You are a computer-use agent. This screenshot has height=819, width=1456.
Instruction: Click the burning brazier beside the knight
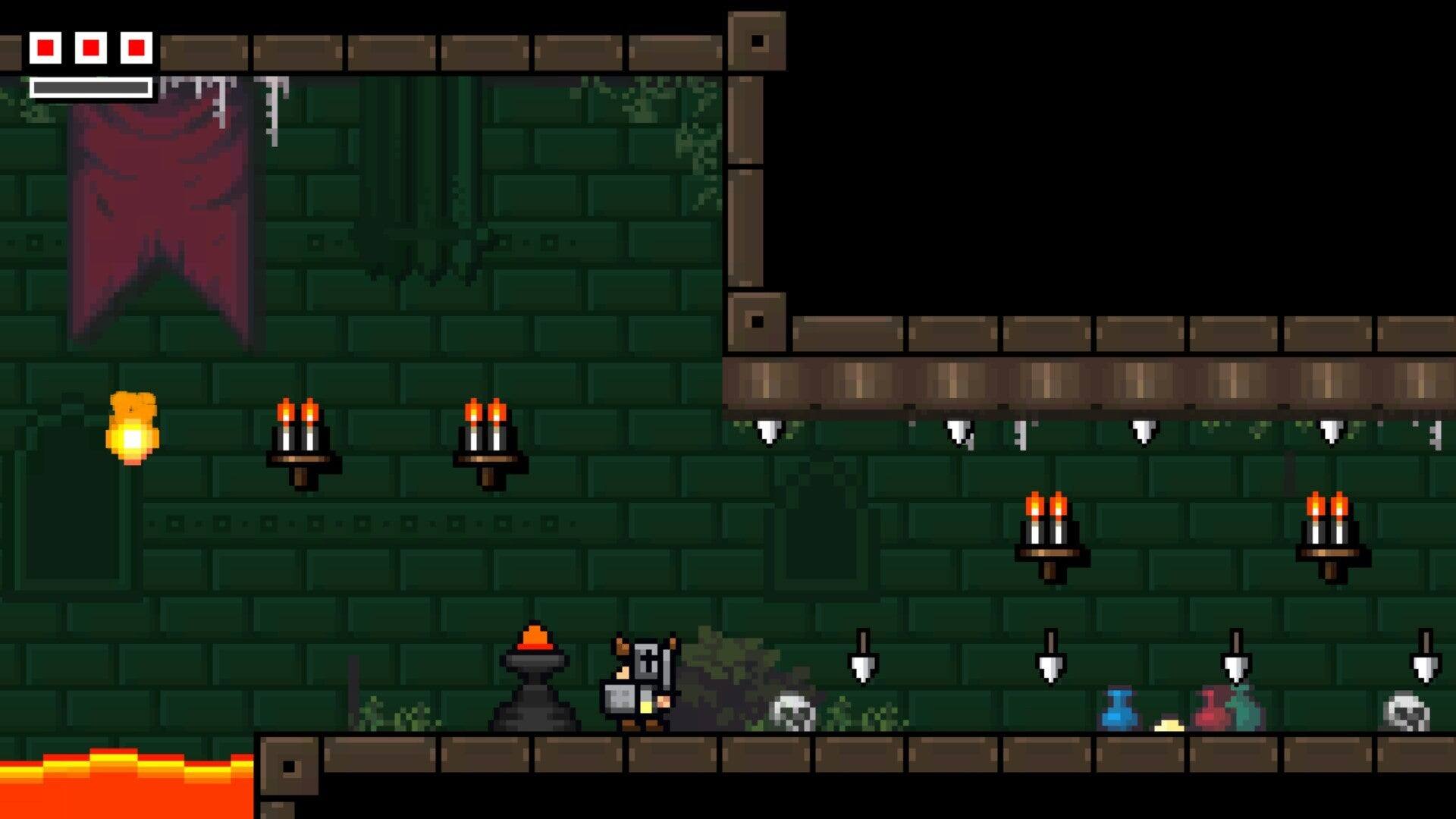(535, 671)
